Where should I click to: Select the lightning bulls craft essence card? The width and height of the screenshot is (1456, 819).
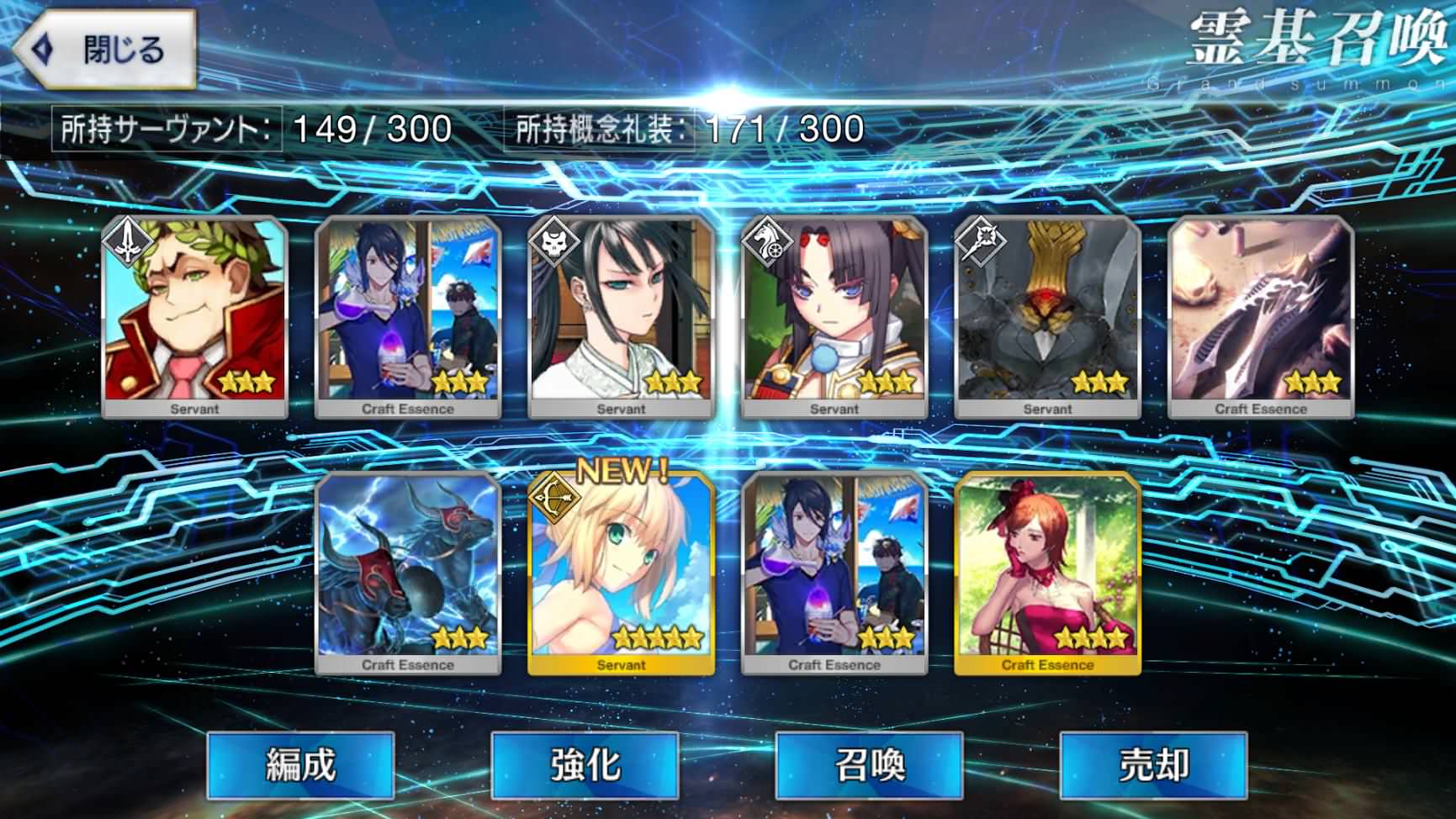point(408,573)
